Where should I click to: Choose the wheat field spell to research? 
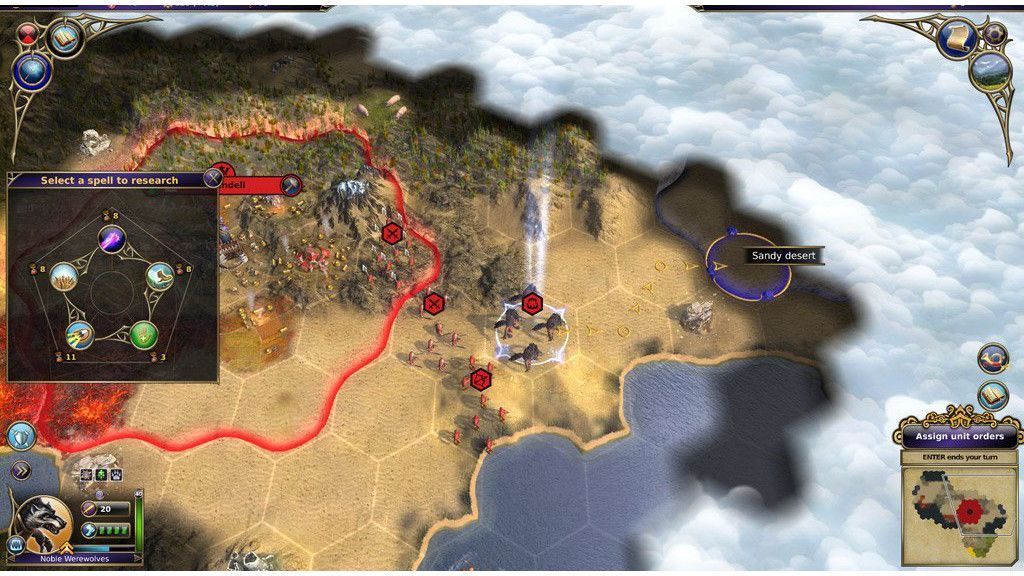[x=64, y=276]
